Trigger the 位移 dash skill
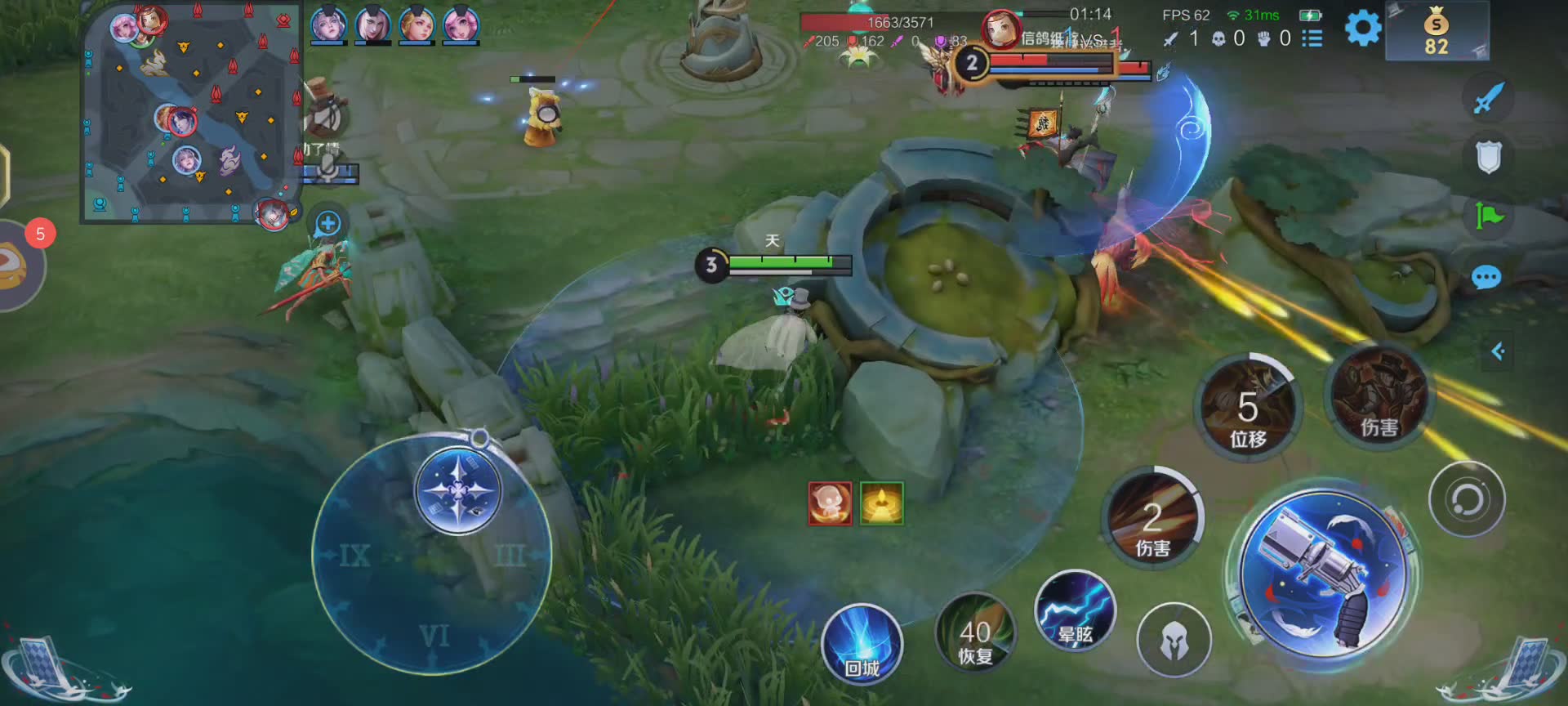The width and height of the screenshot is (1568, 706). point(1247,407)
